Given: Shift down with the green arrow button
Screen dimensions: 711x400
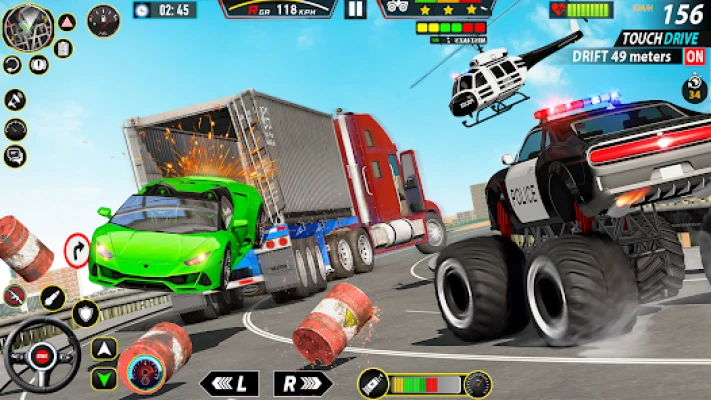Looking at the screenshot, I should coord(104,378).
